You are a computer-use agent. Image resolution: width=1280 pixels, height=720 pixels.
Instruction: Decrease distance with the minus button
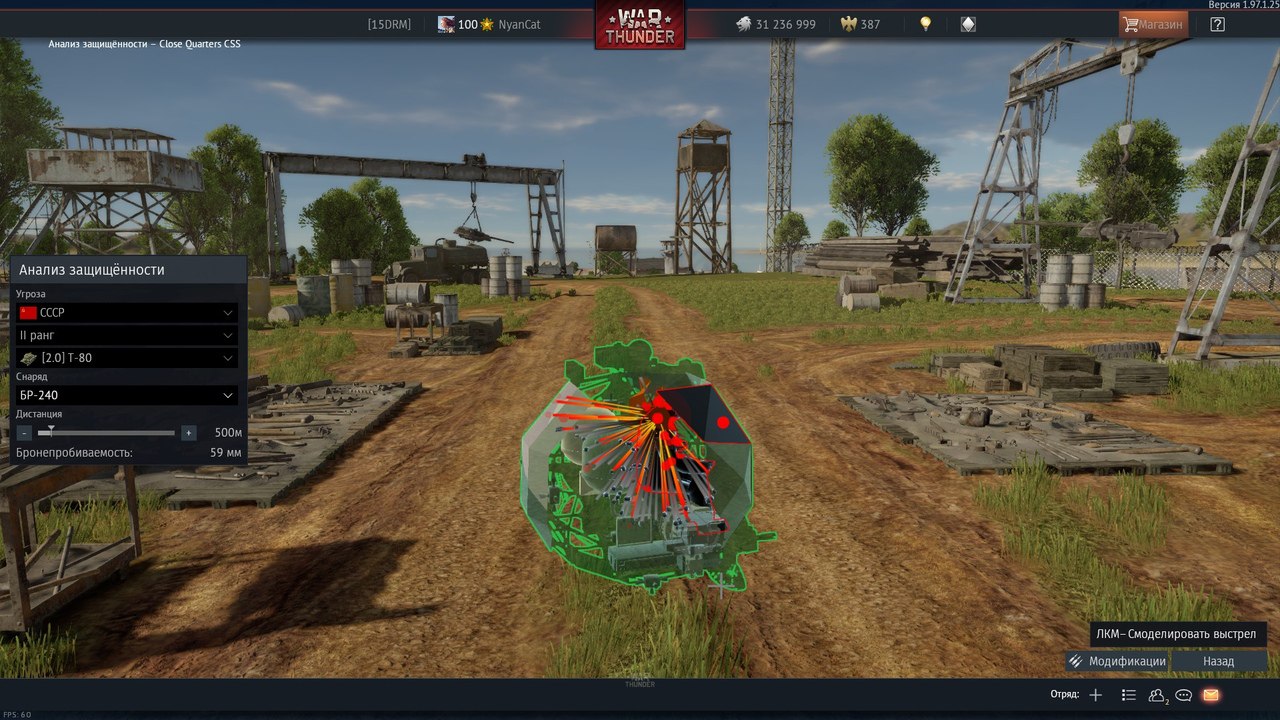(x=24, y=433)
